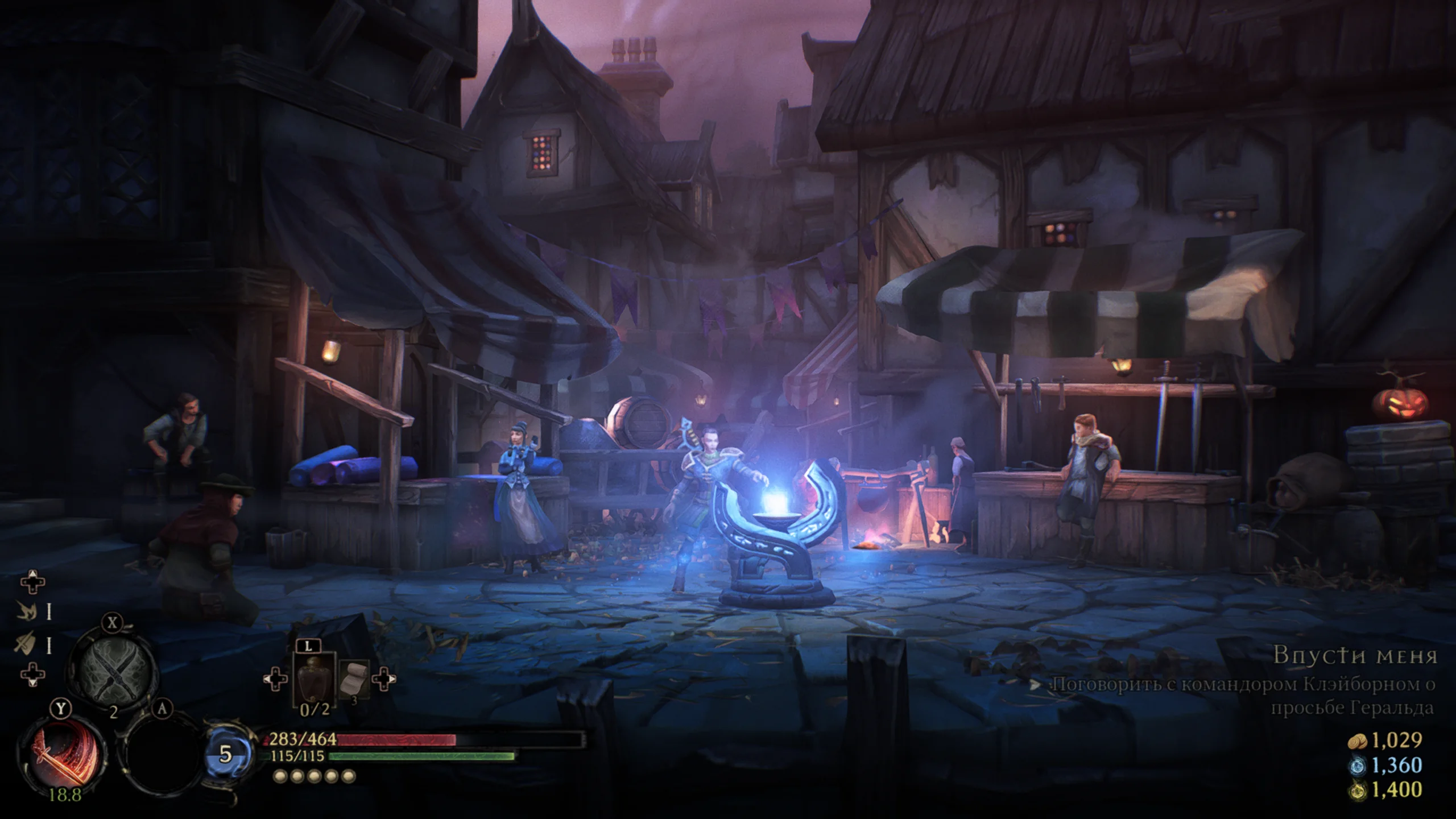Click the blue orb showing 5
Screen dimensions: 1456x819
pyautogui.click(x=226, y=754)
